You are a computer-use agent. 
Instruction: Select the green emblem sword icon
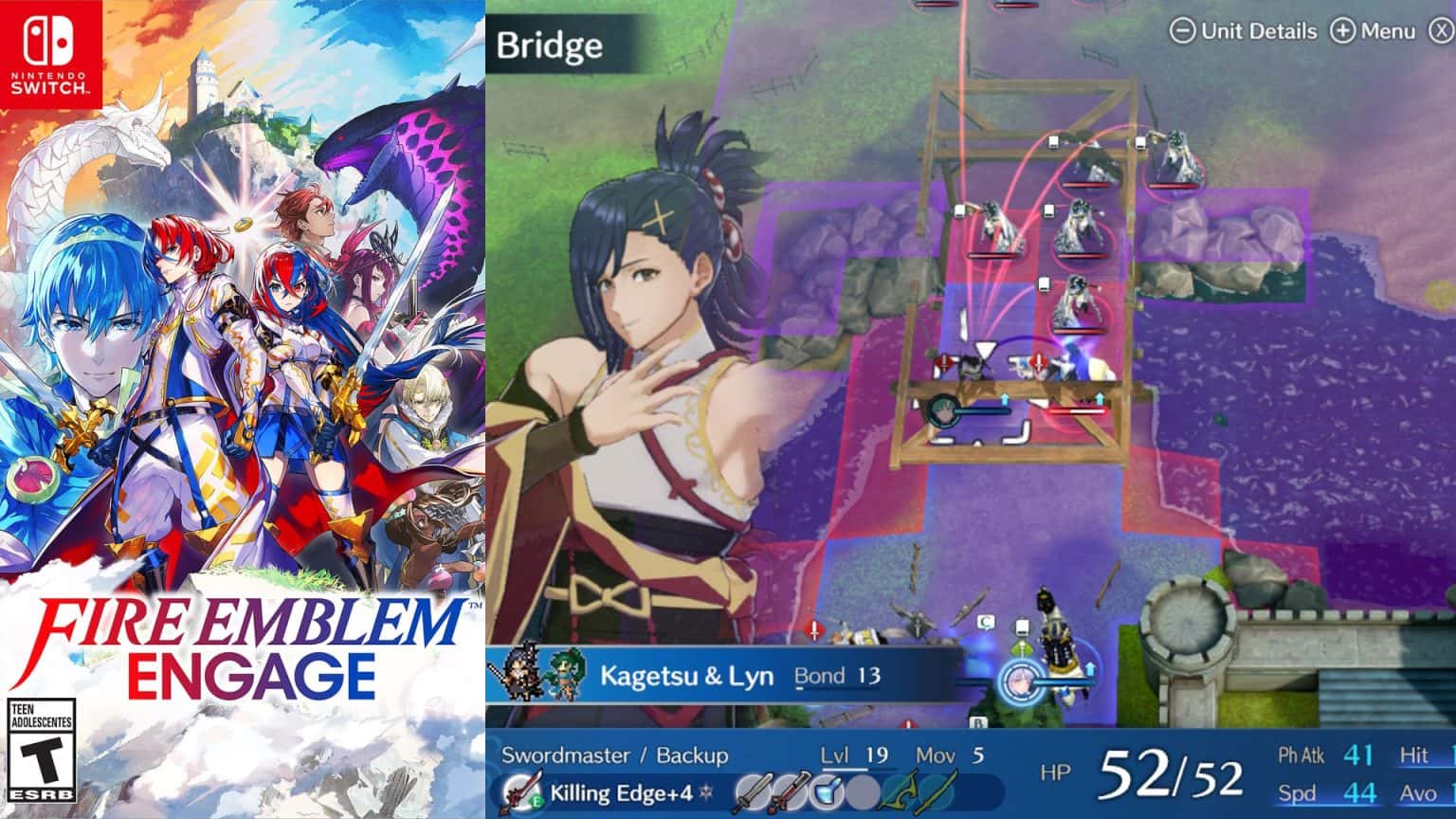pos(937,792)
